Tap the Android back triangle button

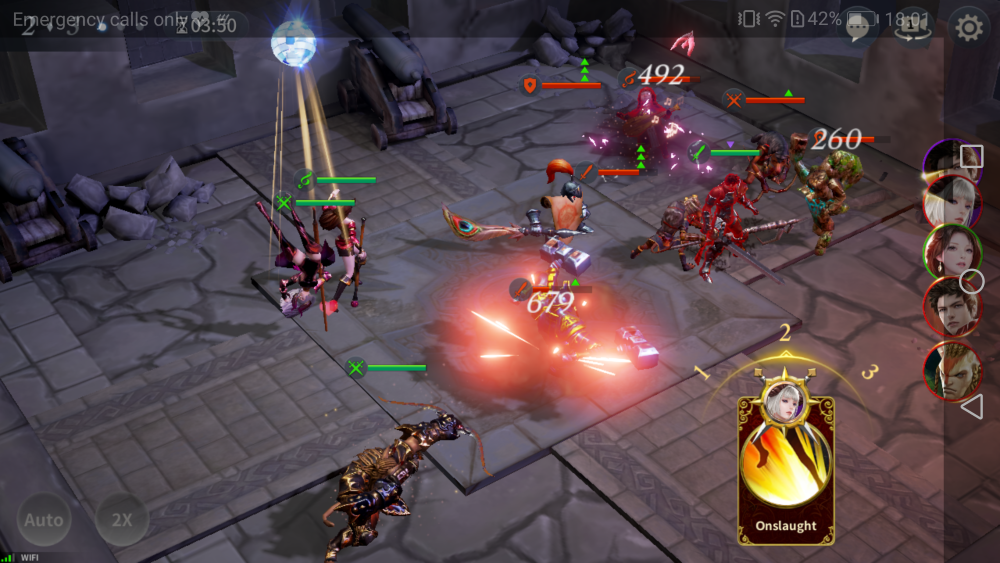point(971,406)
